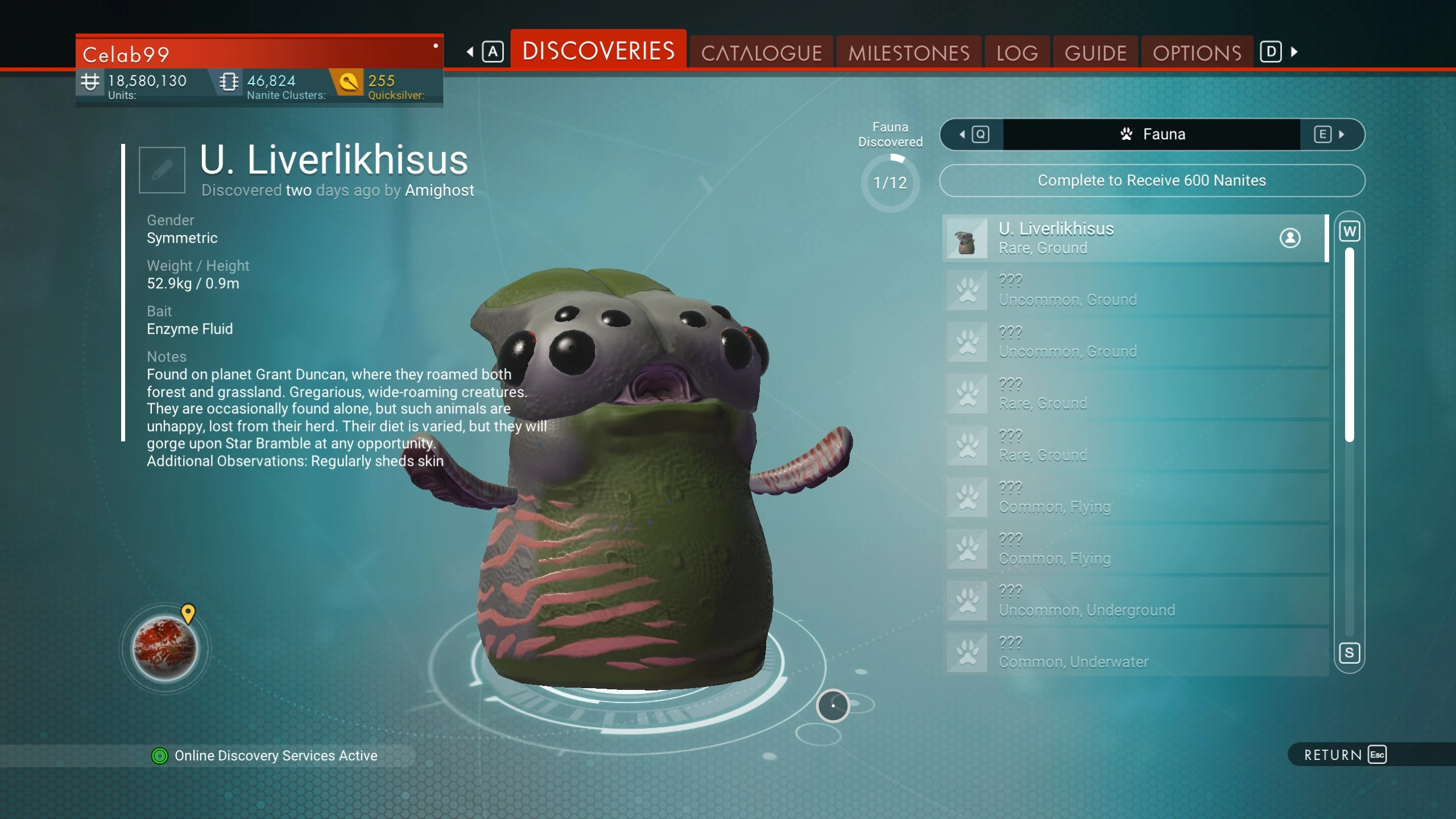Click the pencil rename icon beside creature name
The width and height of the screenshot is (1456, 819).
coord(162,169)
